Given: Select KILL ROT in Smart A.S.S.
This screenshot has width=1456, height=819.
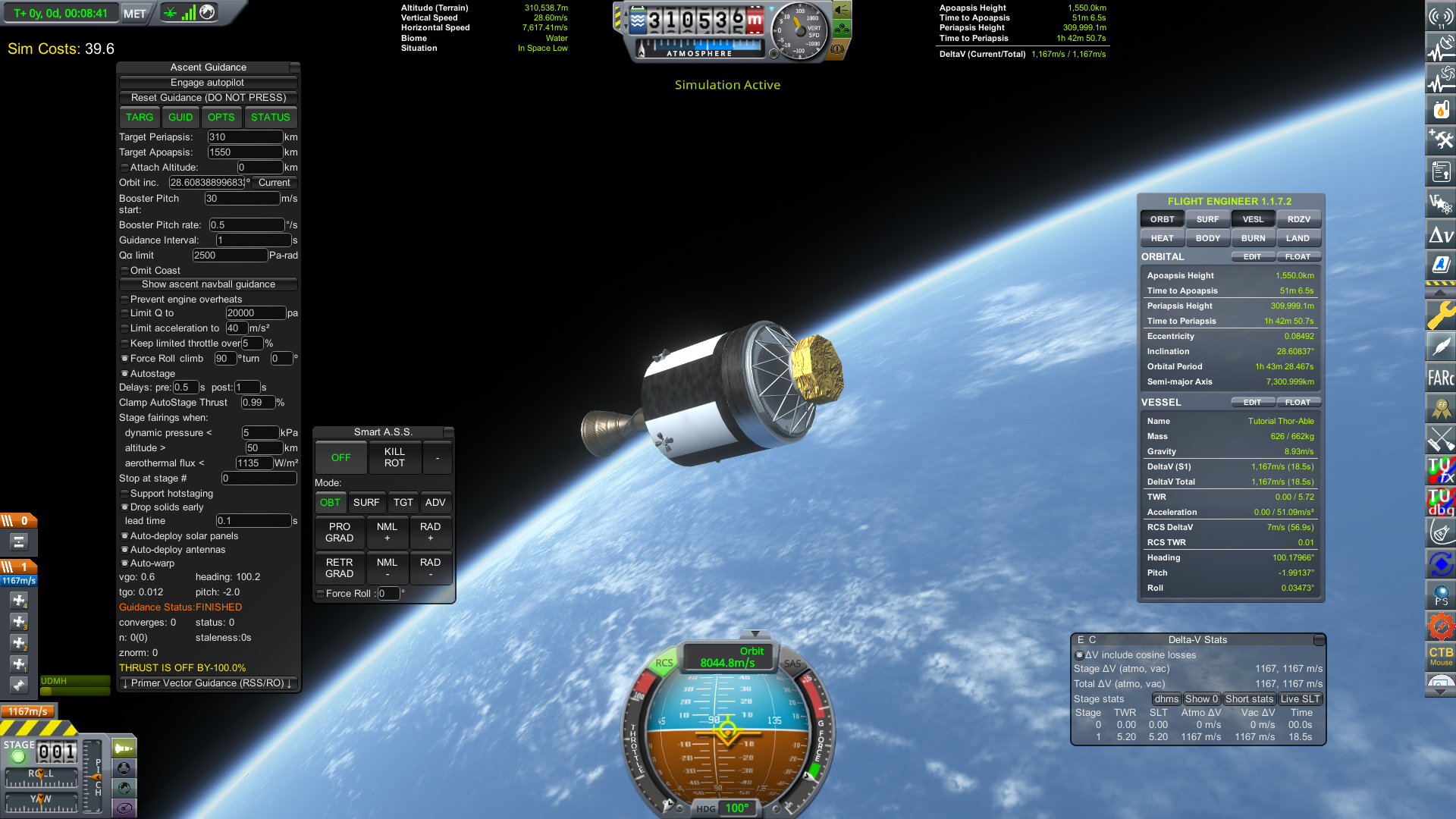Looking at the screenshot, I should (x=394, y=457).
